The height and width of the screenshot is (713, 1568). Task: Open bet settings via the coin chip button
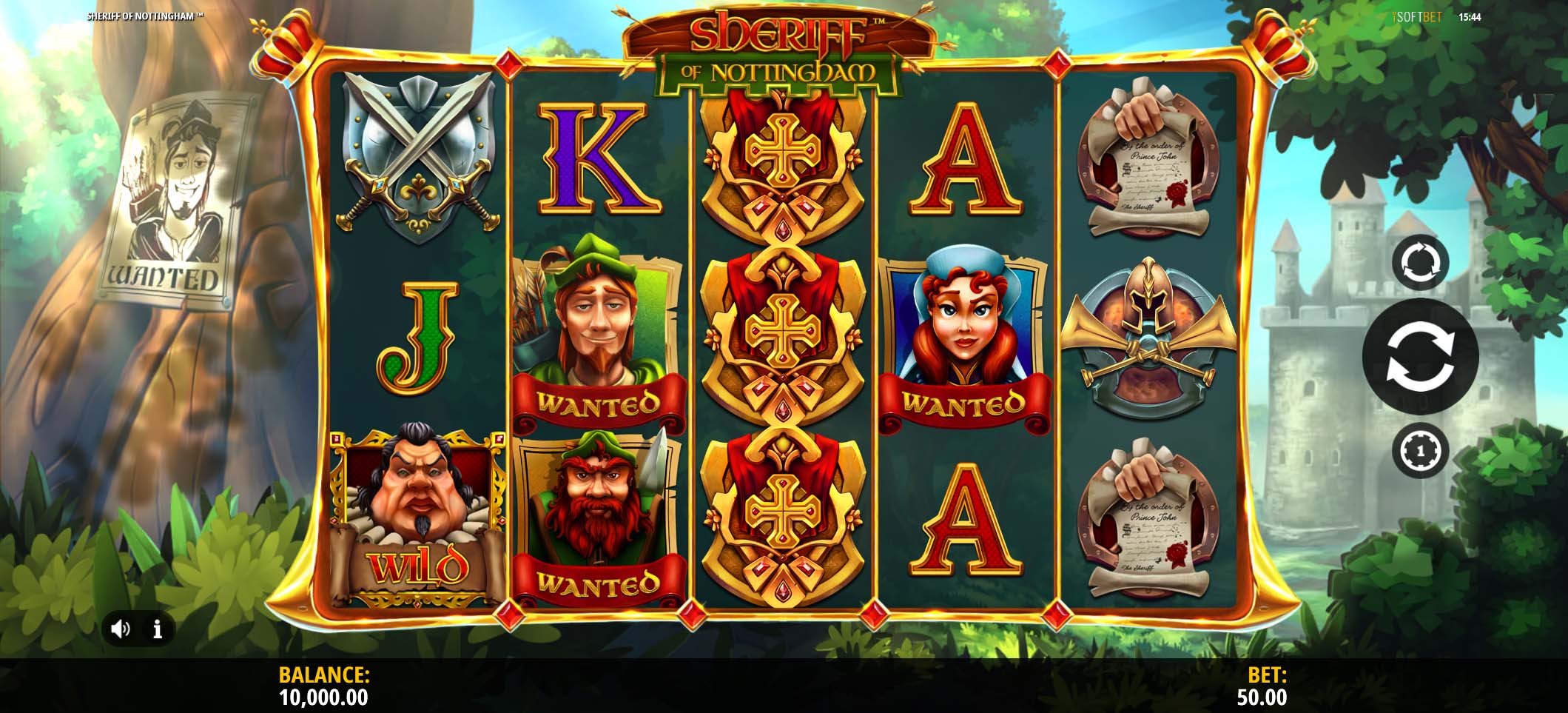tap(1420, 449)
